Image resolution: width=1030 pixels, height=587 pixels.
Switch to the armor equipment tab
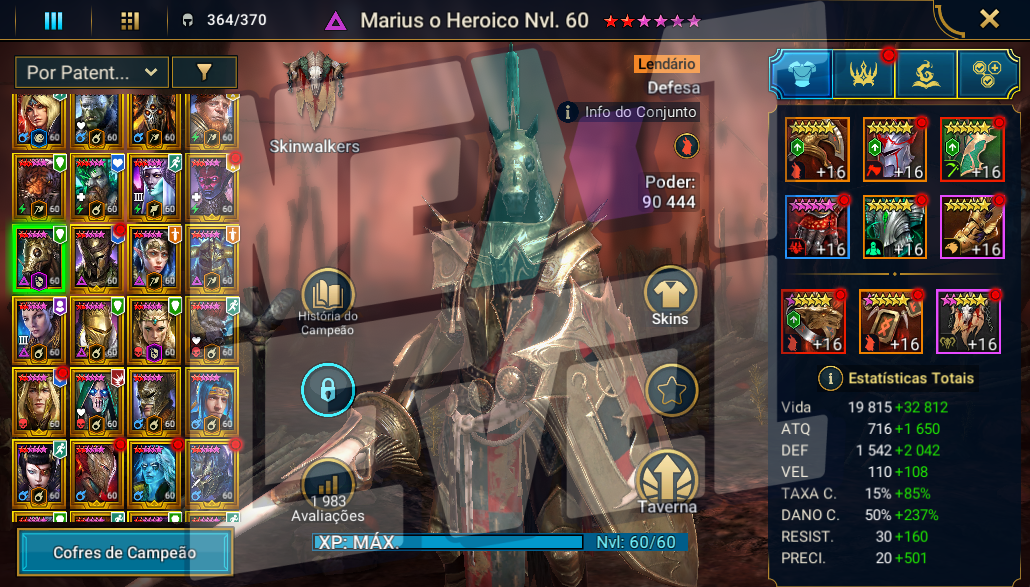pos(799,74)
